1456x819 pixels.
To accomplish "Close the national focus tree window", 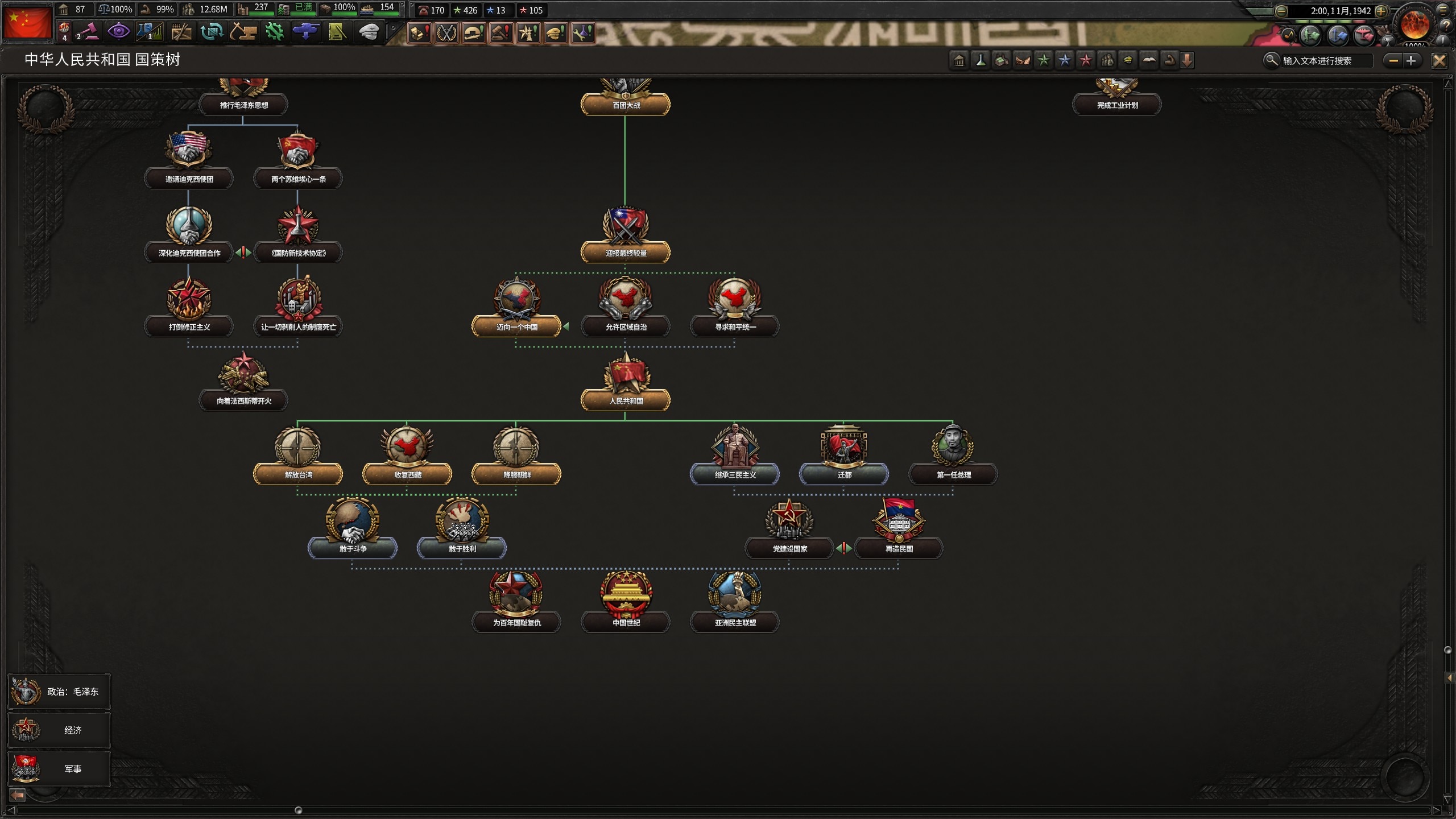I will (1439, 60).
